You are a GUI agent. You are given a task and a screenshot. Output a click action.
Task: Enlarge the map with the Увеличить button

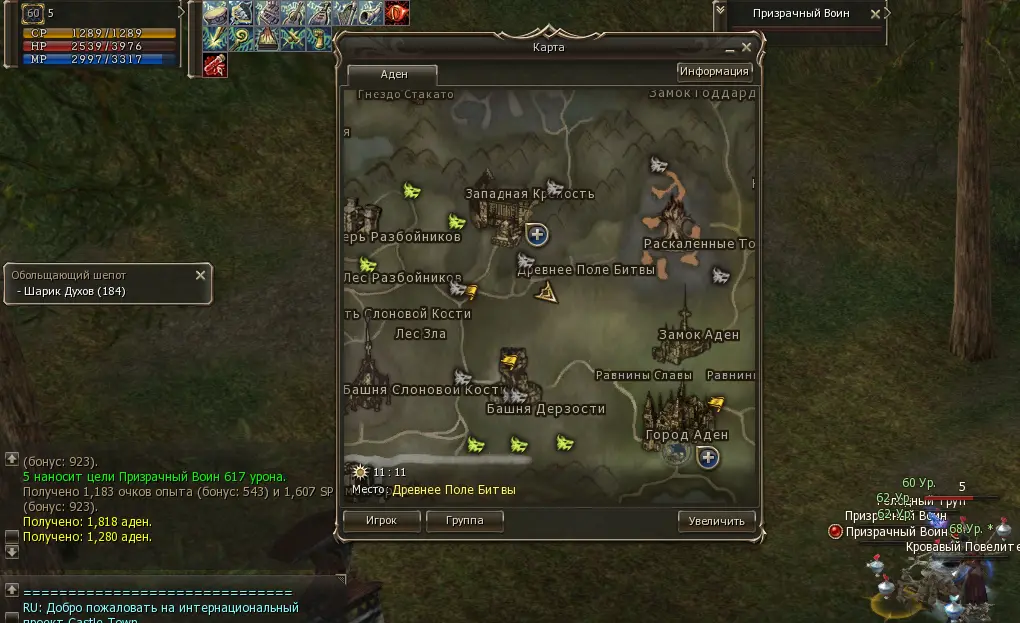point(716,521)
